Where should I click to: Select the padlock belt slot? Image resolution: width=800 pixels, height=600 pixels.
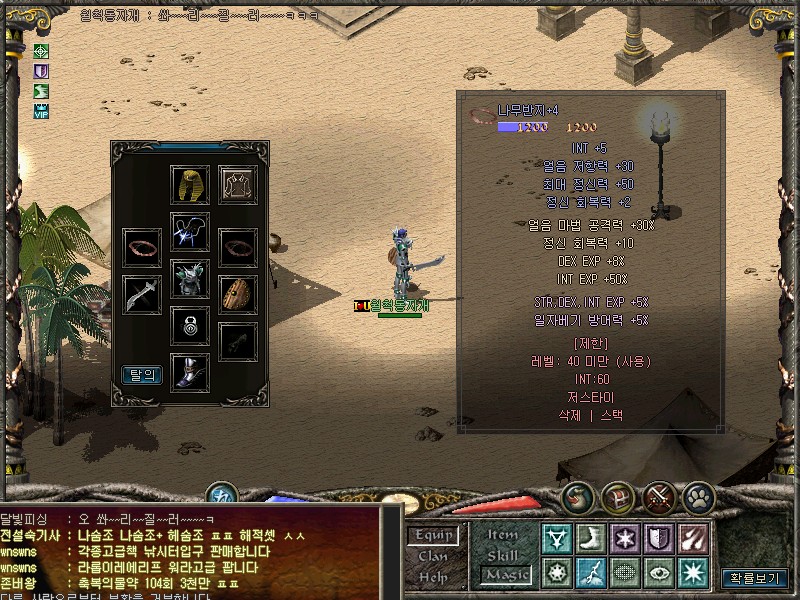tap(190, 325)
